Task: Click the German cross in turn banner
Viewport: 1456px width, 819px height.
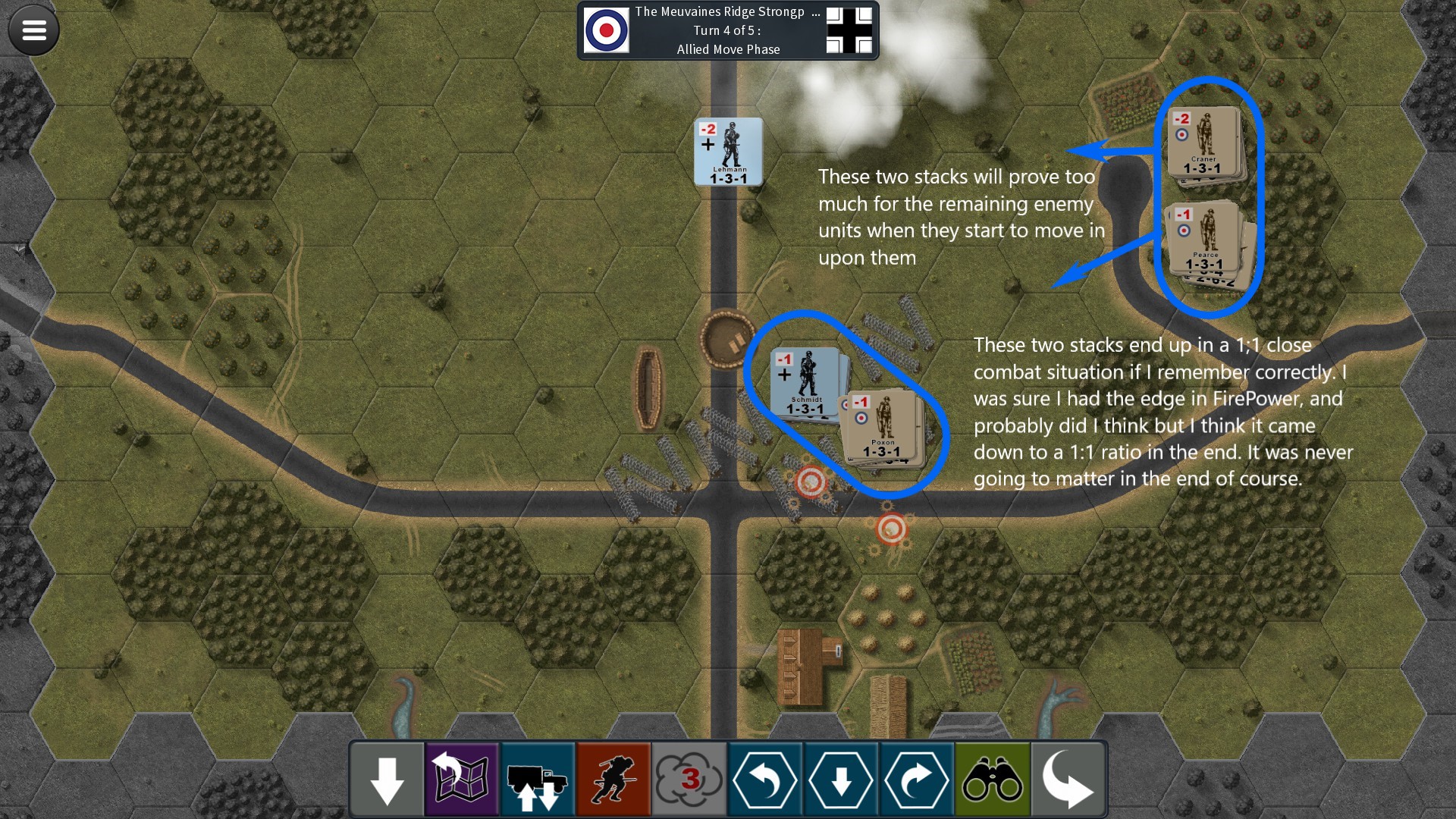Action: tap(849, 30)
